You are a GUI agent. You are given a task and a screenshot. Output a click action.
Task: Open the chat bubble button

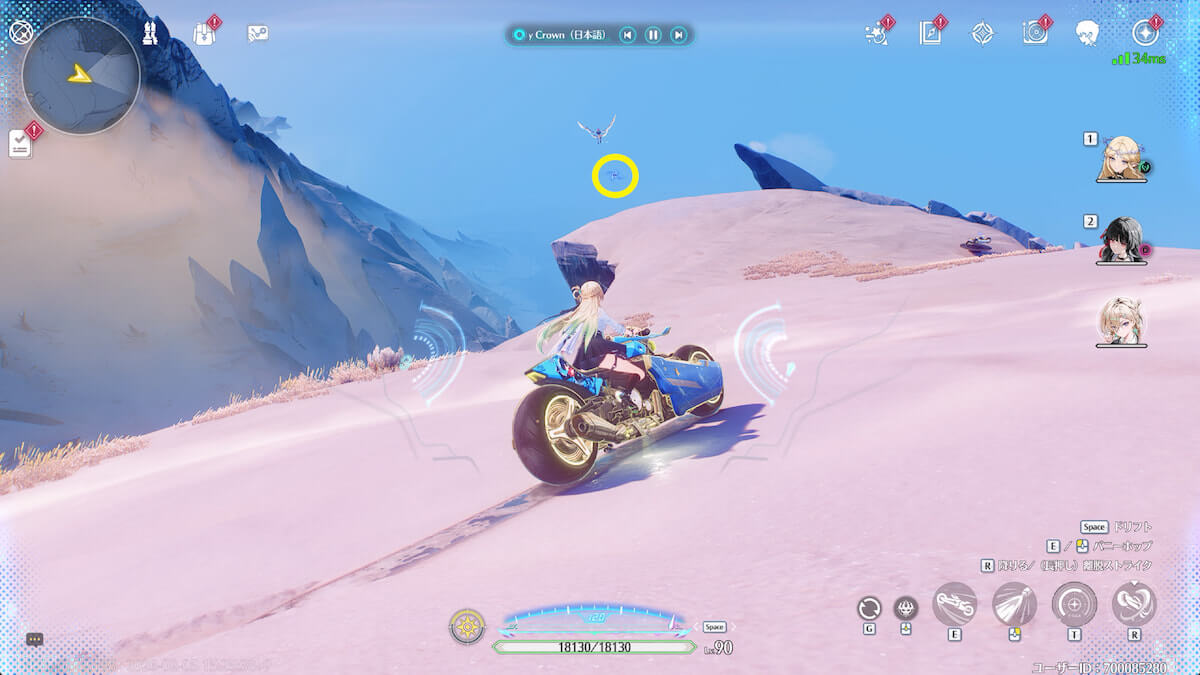click(x=35, y=639)
